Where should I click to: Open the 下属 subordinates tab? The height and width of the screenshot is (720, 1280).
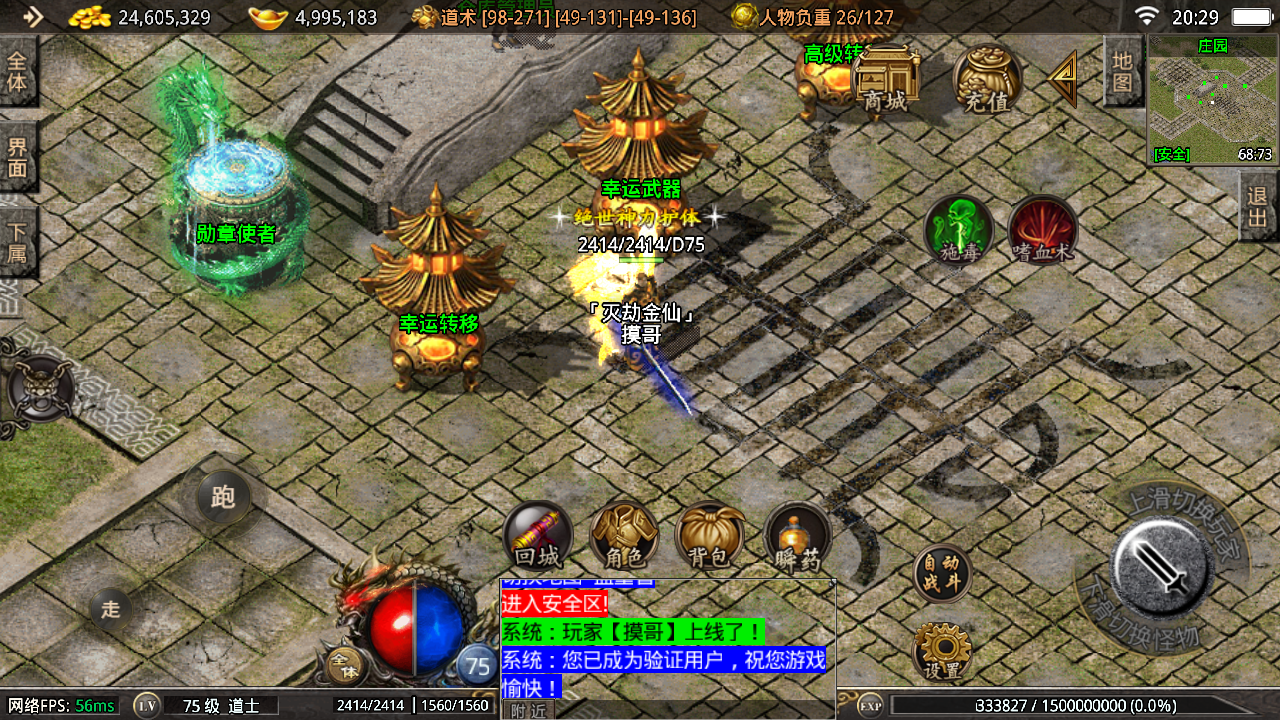coord(17,243)
